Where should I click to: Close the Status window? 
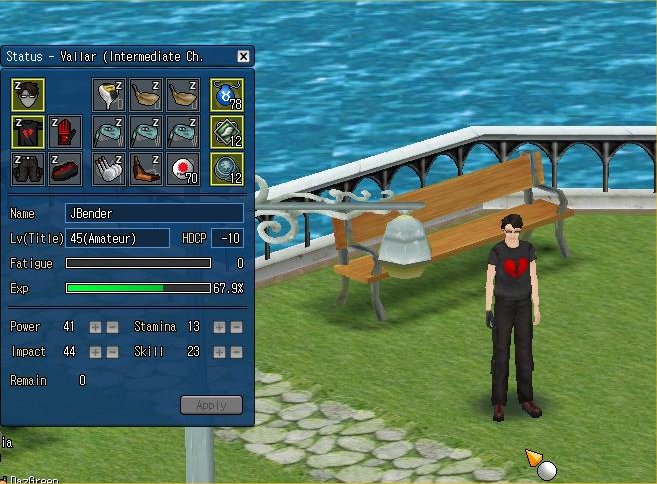click(243, 57)
